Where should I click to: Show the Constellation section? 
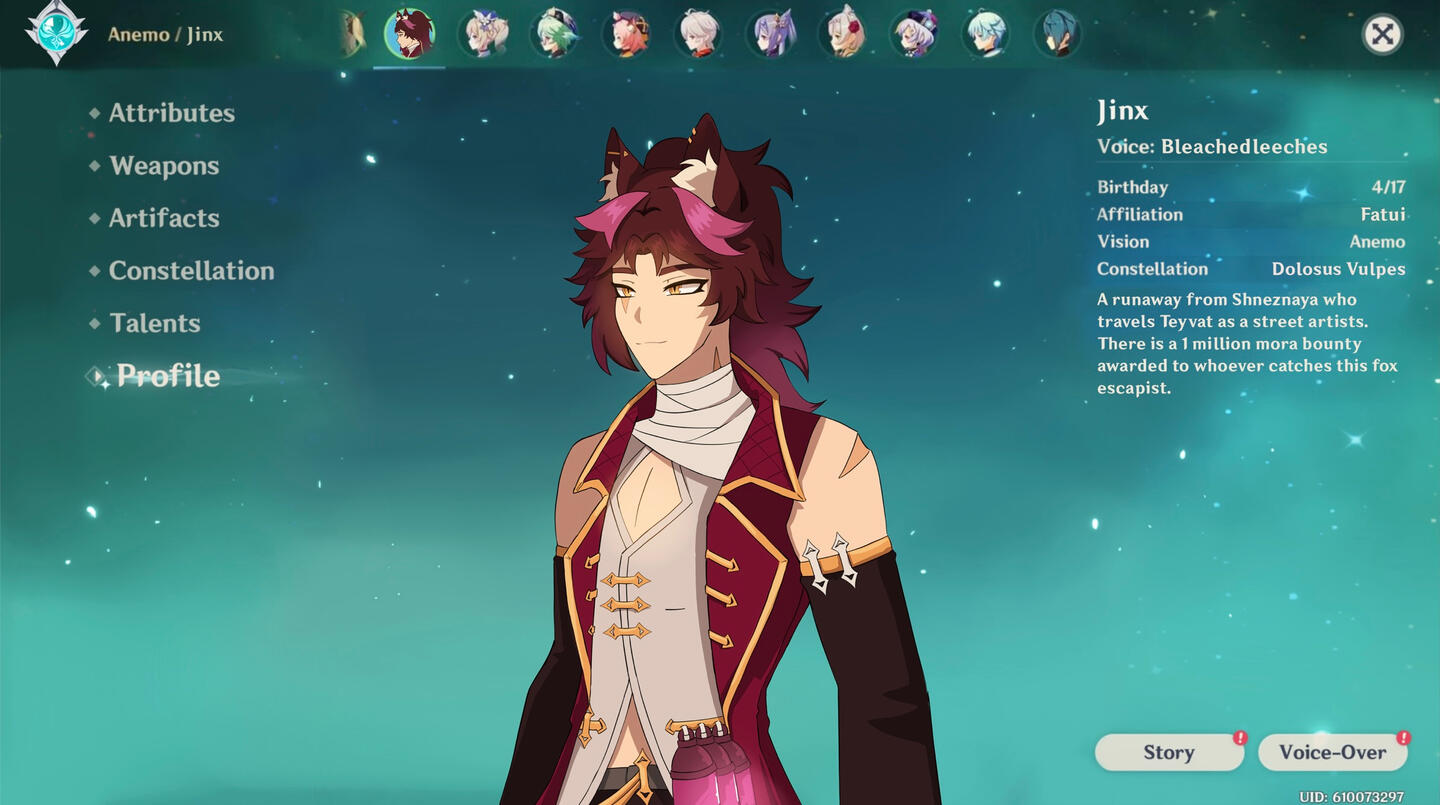pyautogui.click(x=191, y=271)
